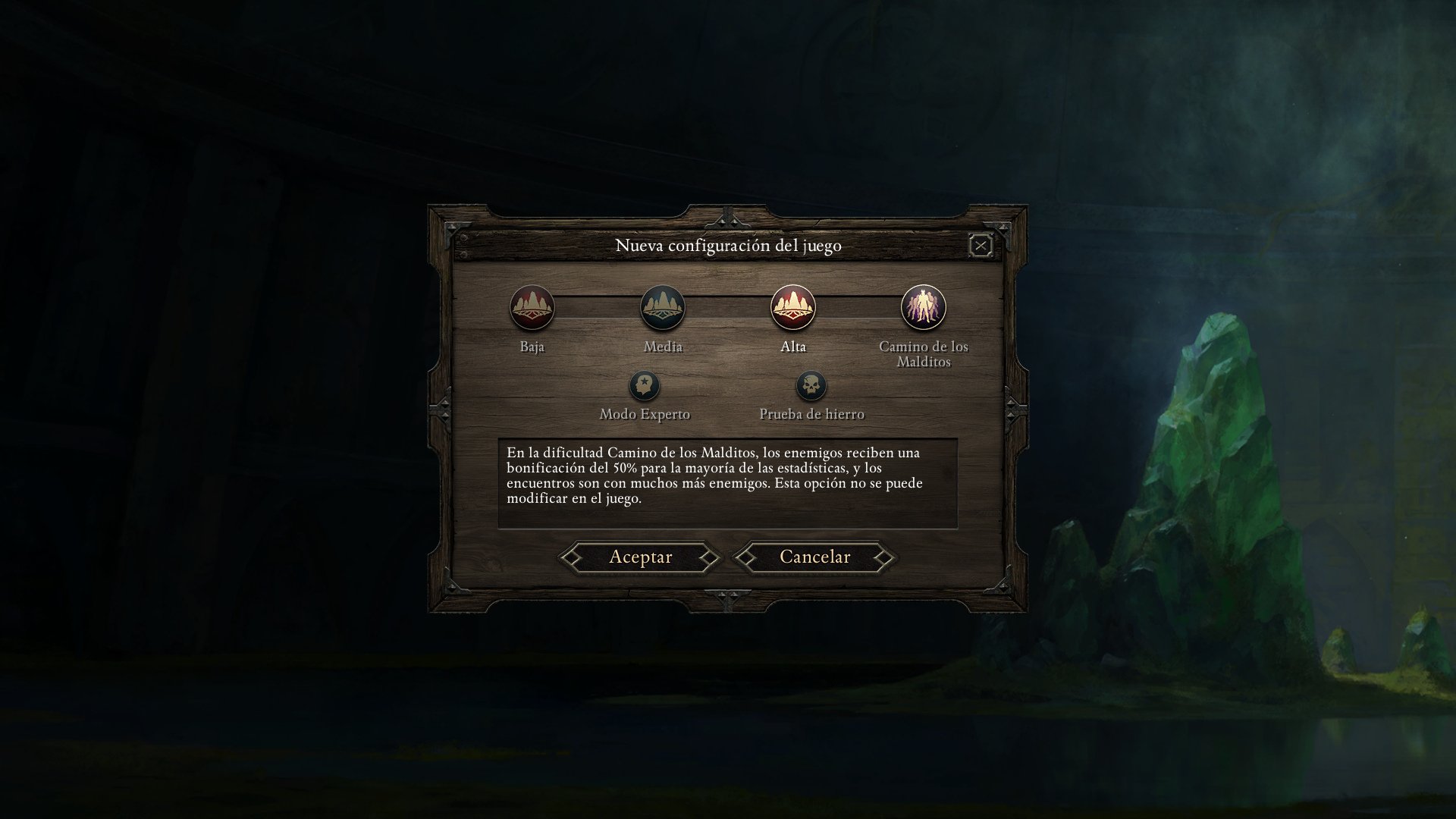Screen dimensions: 1456x819
Task: Click the Prueba de hierro skull icon
Action: [811, 385]
